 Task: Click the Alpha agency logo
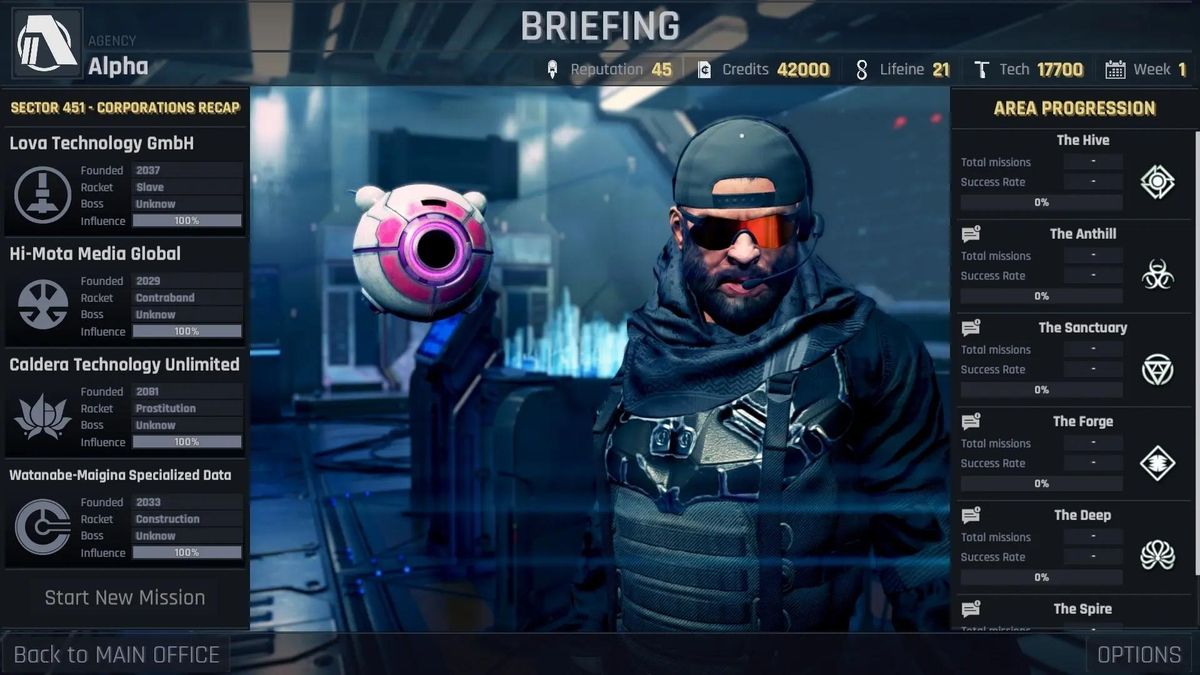coord(46,43)
